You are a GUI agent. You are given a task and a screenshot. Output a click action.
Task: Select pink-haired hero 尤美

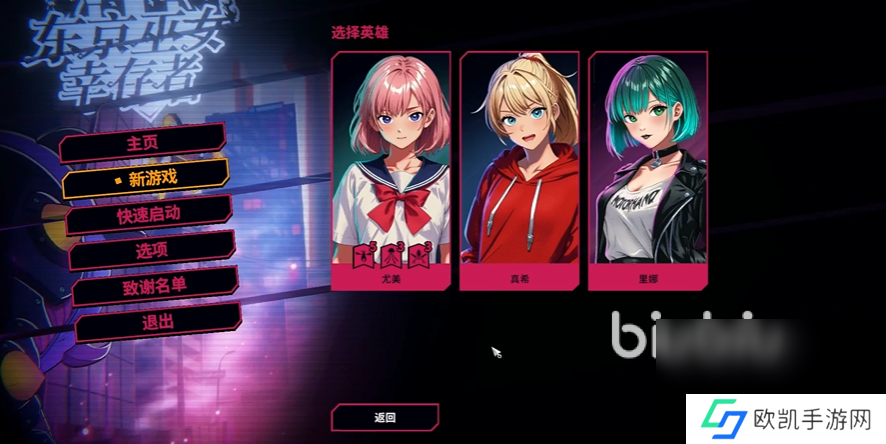(390, 170)
